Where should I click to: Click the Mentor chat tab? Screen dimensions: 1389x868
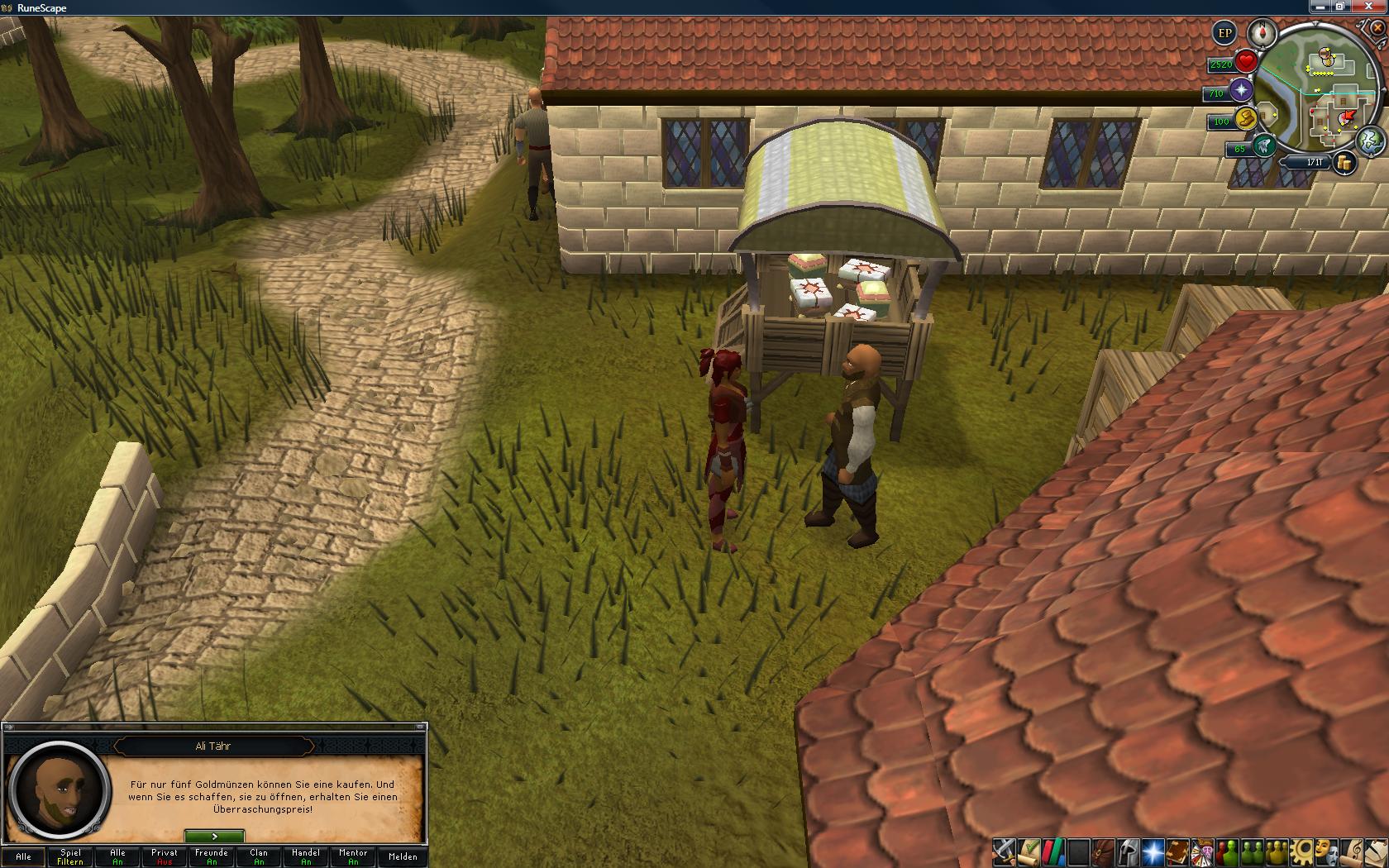pyautogui.click(x=353, y=856)
